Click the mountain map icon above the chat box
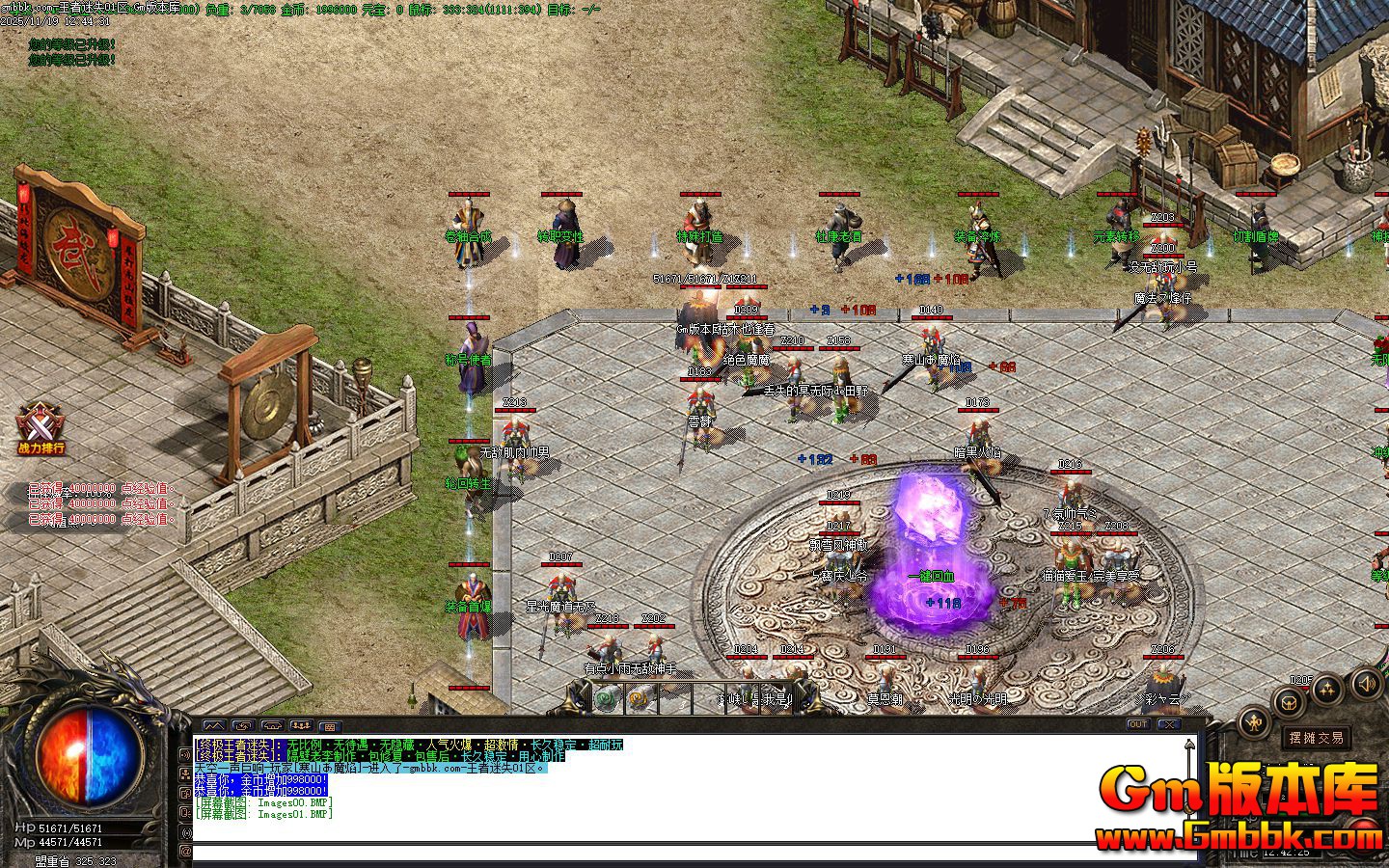1389x868 pixels. pyautogui.click(x=214, y=725)
